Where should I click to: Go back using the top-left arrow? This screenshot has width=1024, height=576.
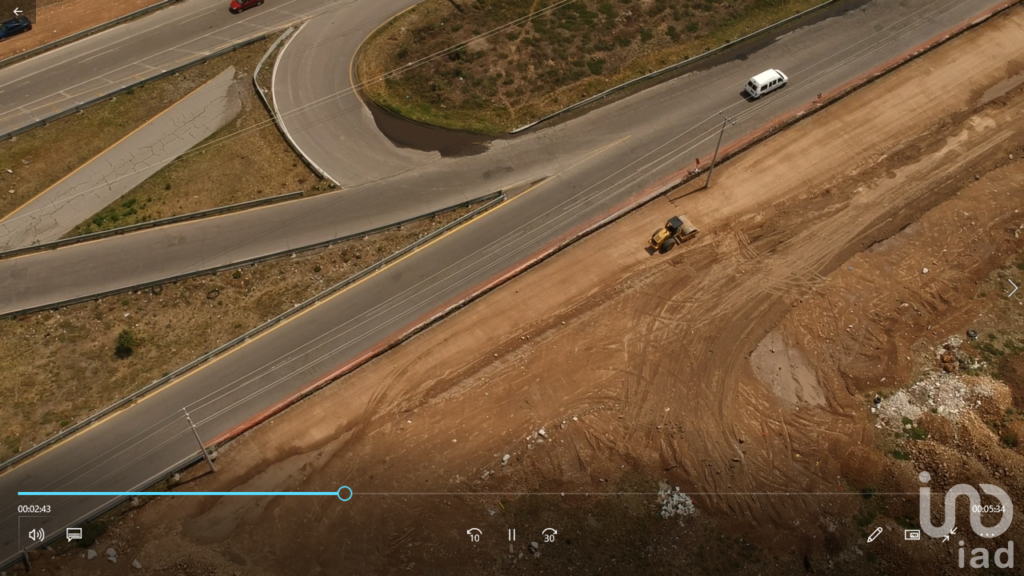(17, 12)
